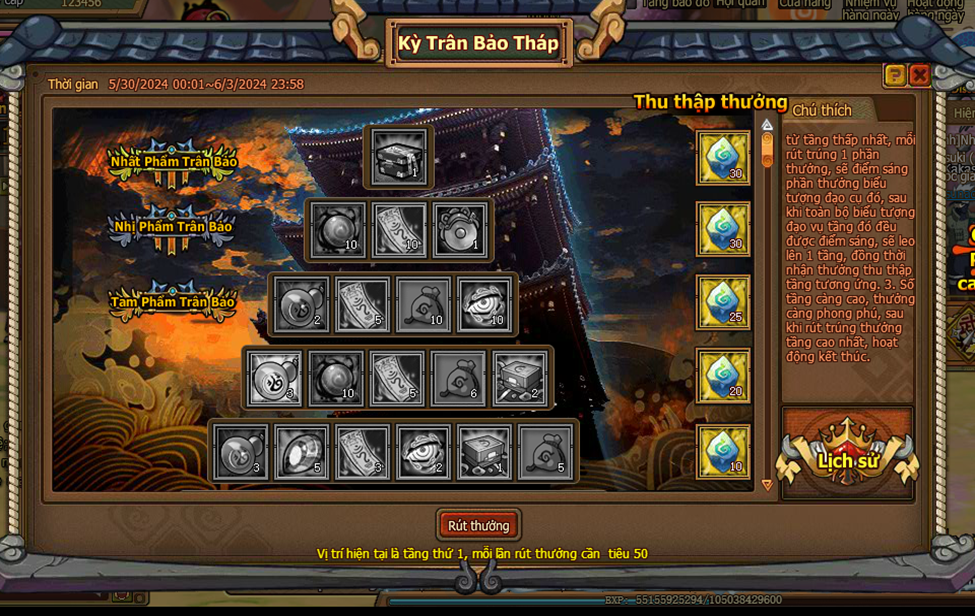Select the box reward with quantity 2
Screen dimensions: 975x616
[520, 378]
